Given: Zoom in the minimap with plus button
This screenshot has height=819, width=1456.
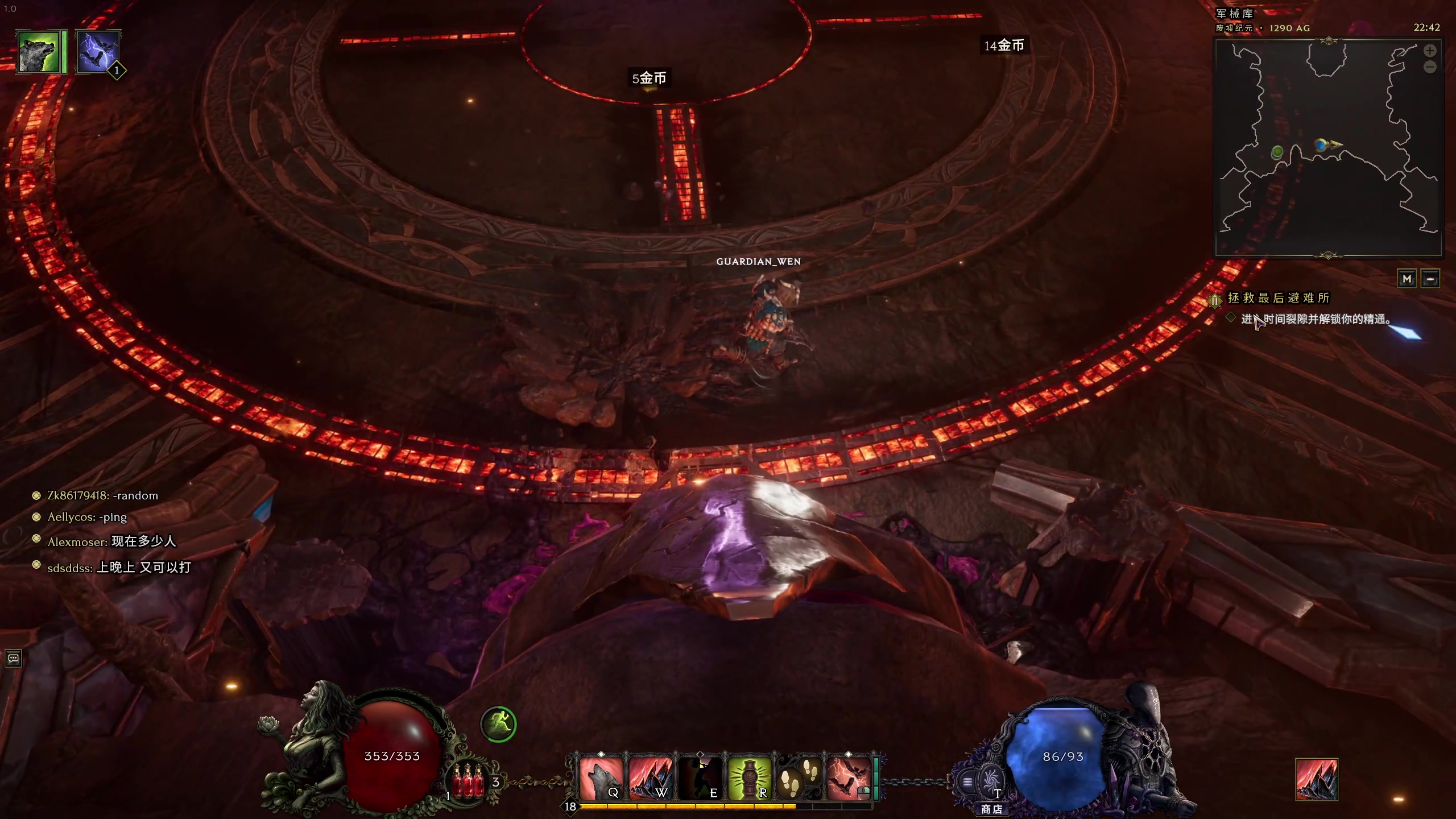Looking at the screenshot, I should click(x=1430, y=51).
